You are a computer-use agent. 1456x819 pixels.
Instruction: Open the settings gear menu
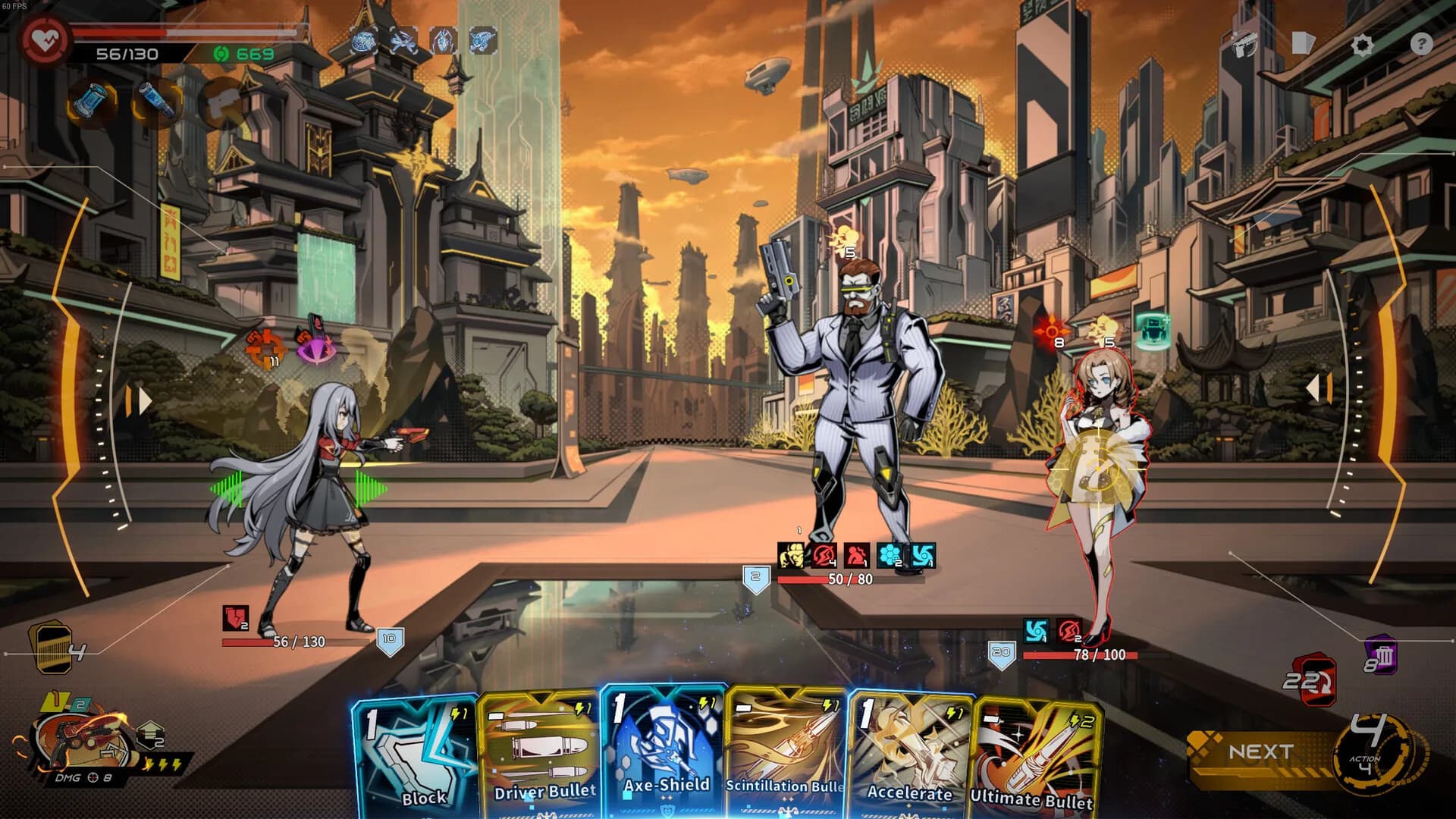point(1362,45)
